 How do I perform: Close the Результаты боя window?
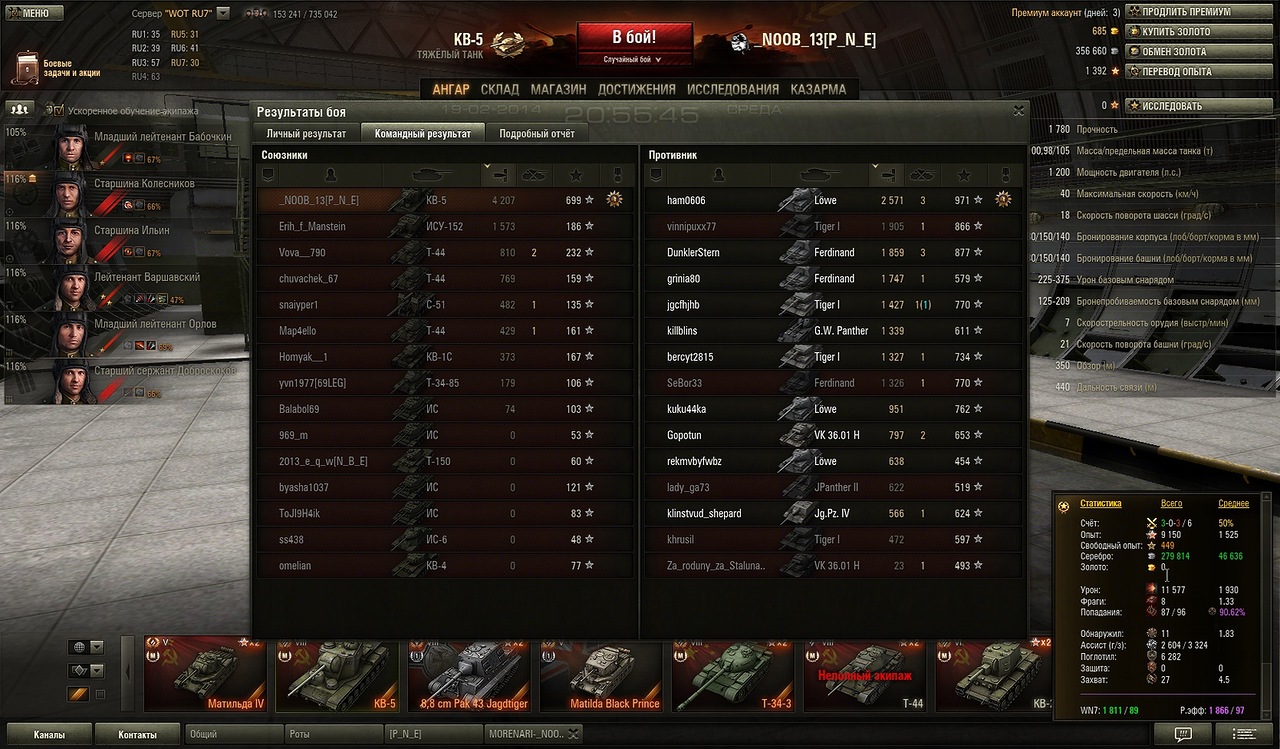1018,111
